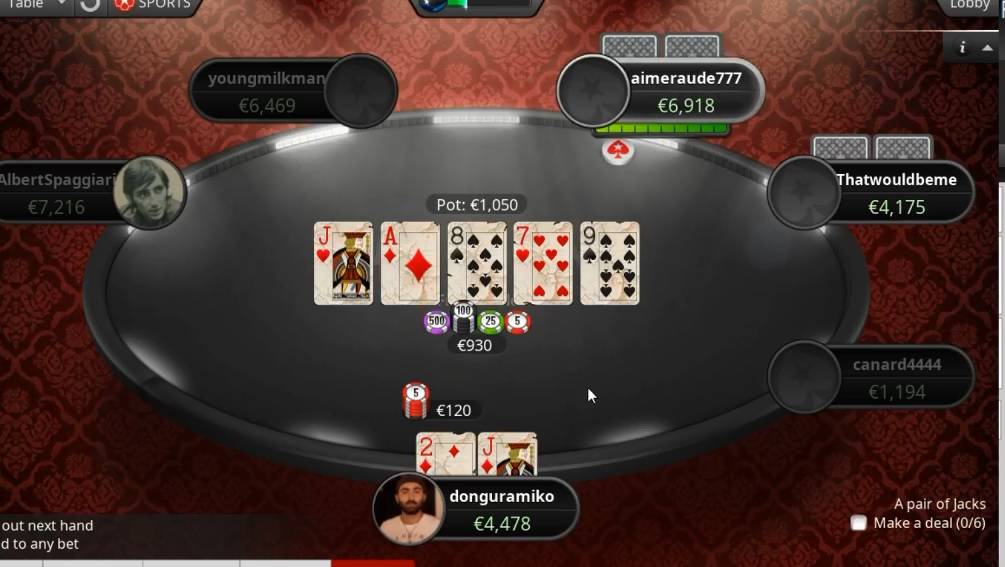
Task: Toggle the fold to any bet option
Action: pos(40,544)
